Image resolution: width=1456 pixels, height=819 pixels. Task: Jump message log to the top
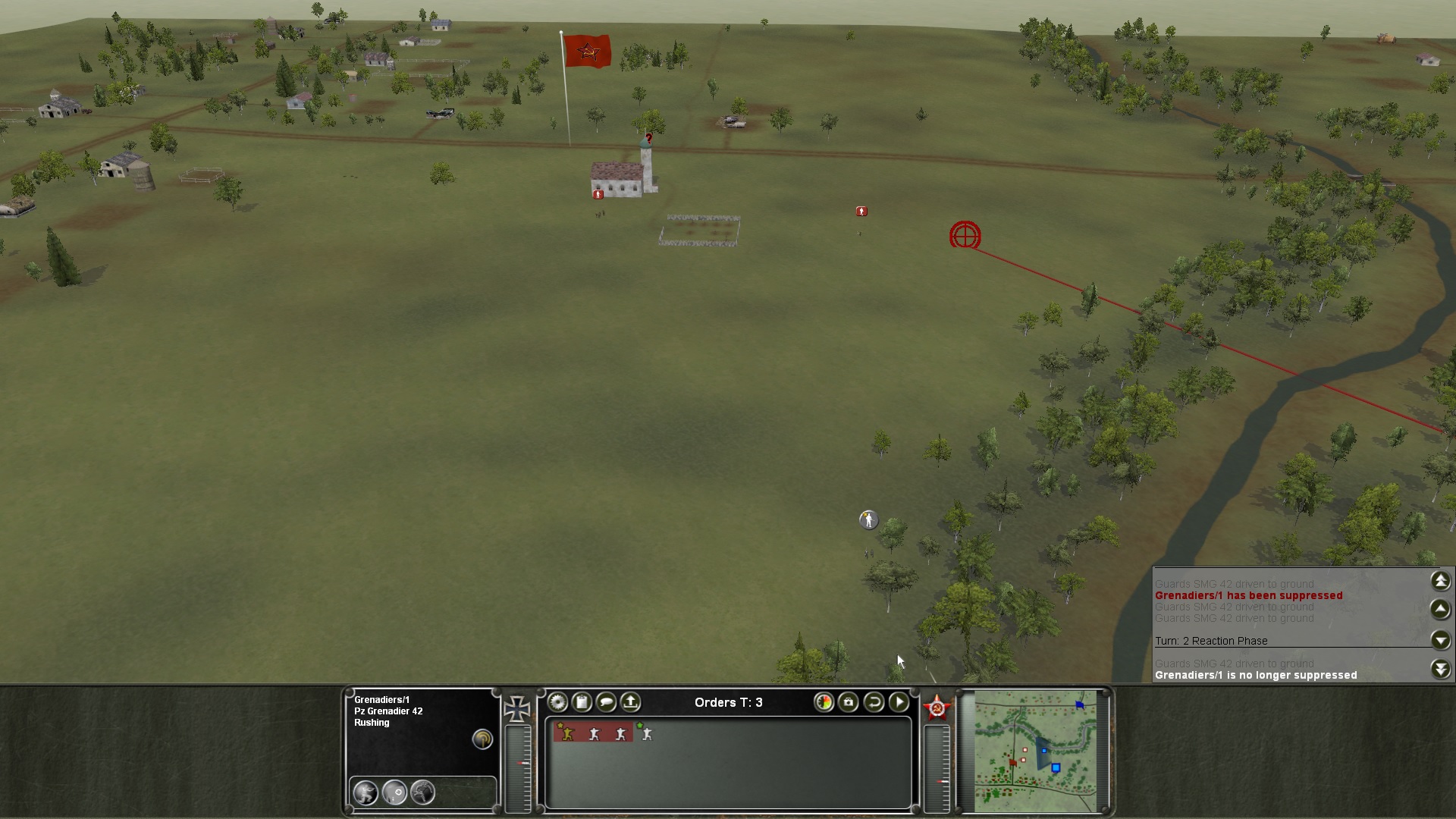[1441, 581]
